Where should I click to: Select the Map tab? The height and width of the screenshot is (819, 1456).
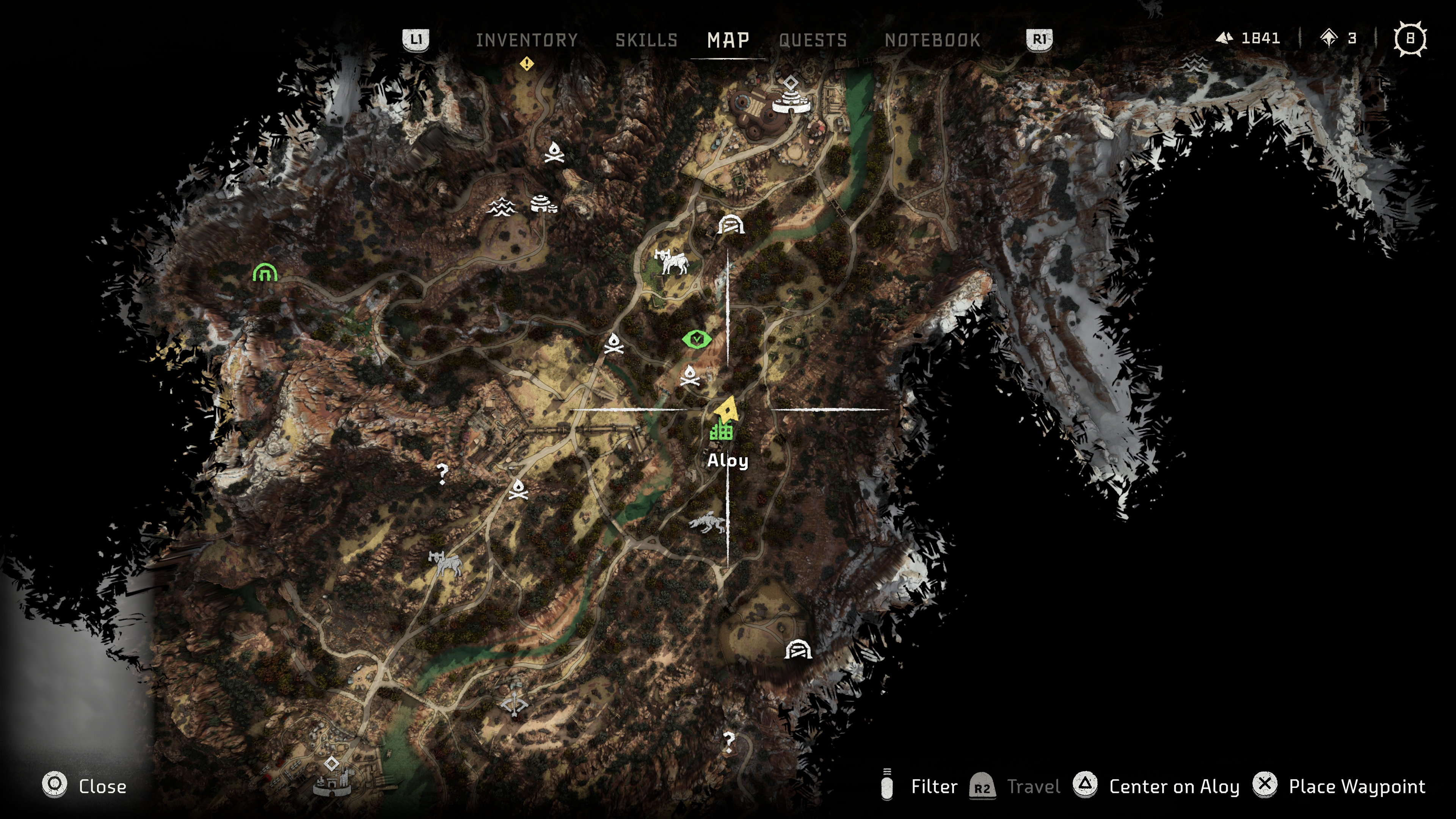[x=728, y=40]
